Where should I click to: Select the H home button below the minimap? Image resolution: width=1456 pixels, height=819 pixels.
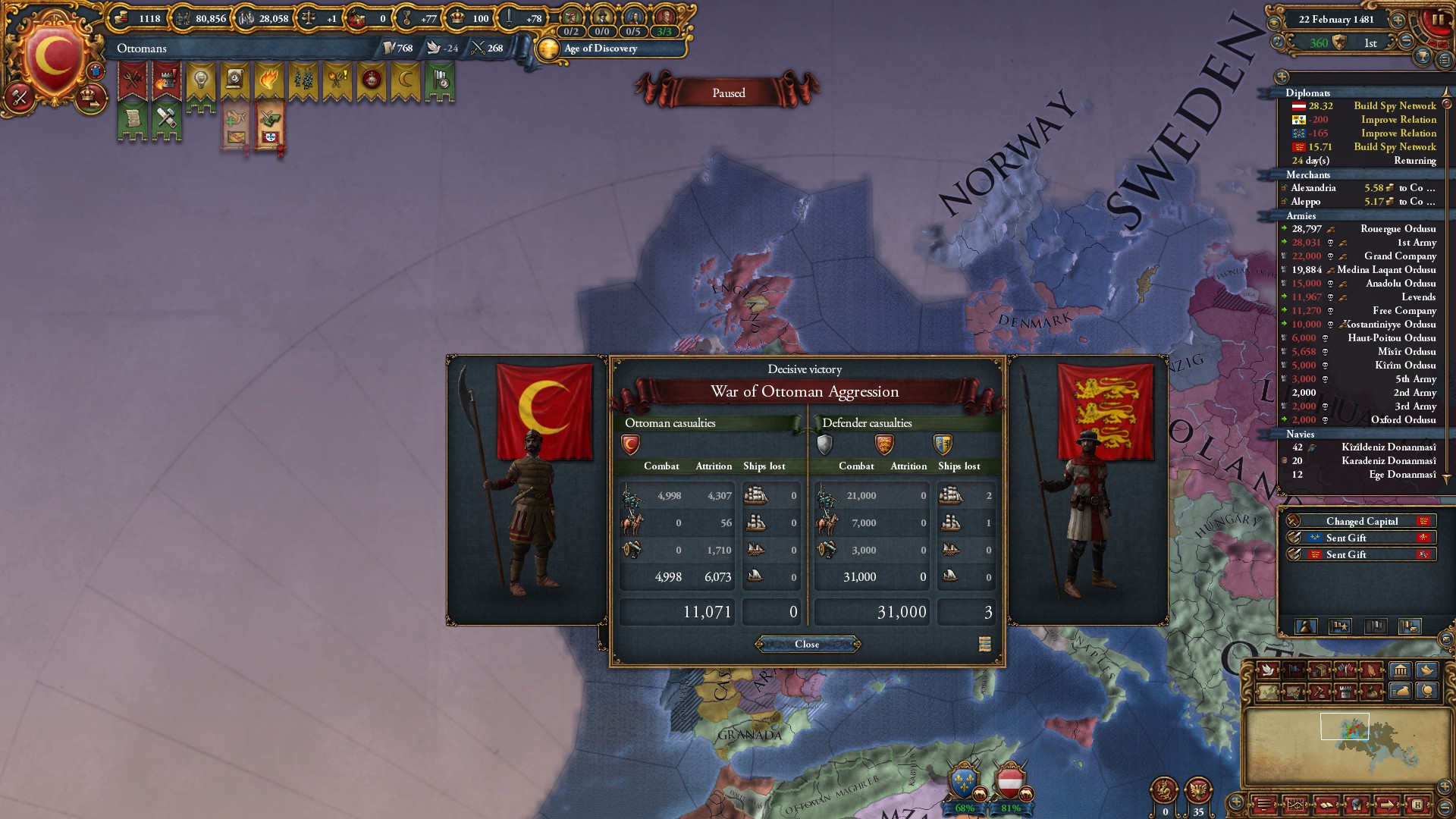[1417, 805]
